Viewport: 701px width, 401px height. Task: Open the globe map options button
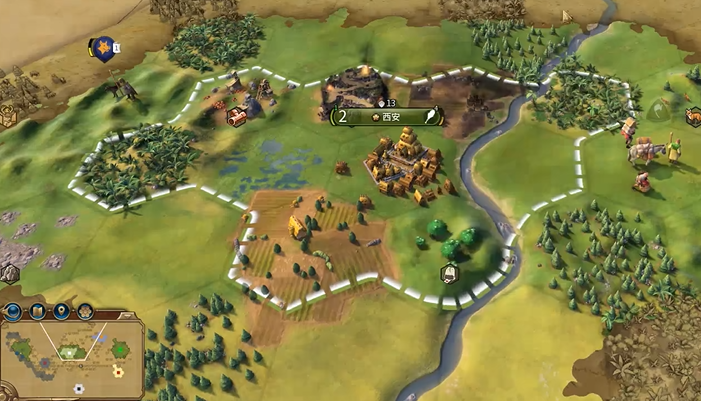coord(14,311)
